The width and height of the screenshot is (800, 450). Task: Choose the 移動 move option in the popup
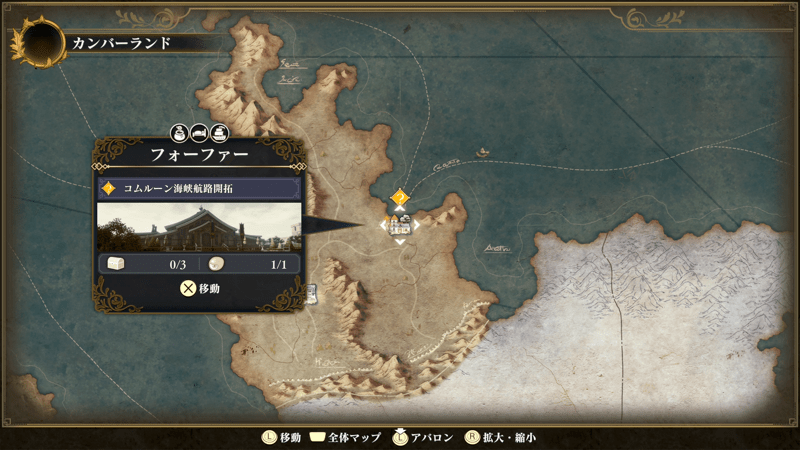click(x=199, y=288)
